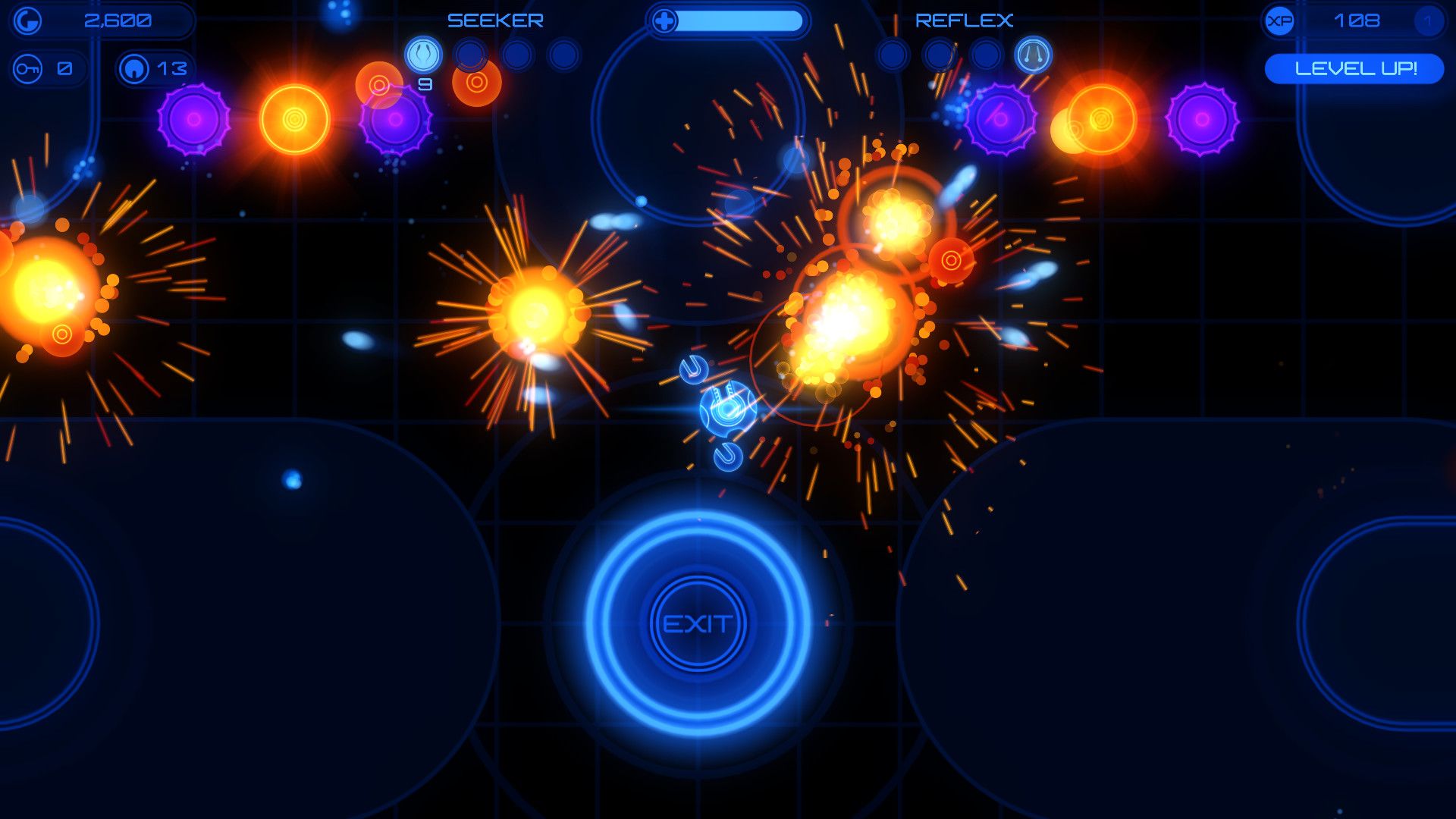The width and height of the screenshot is (1456, 819).
Task: Click the REFLEX header label
Action: (x=965, y=20)
